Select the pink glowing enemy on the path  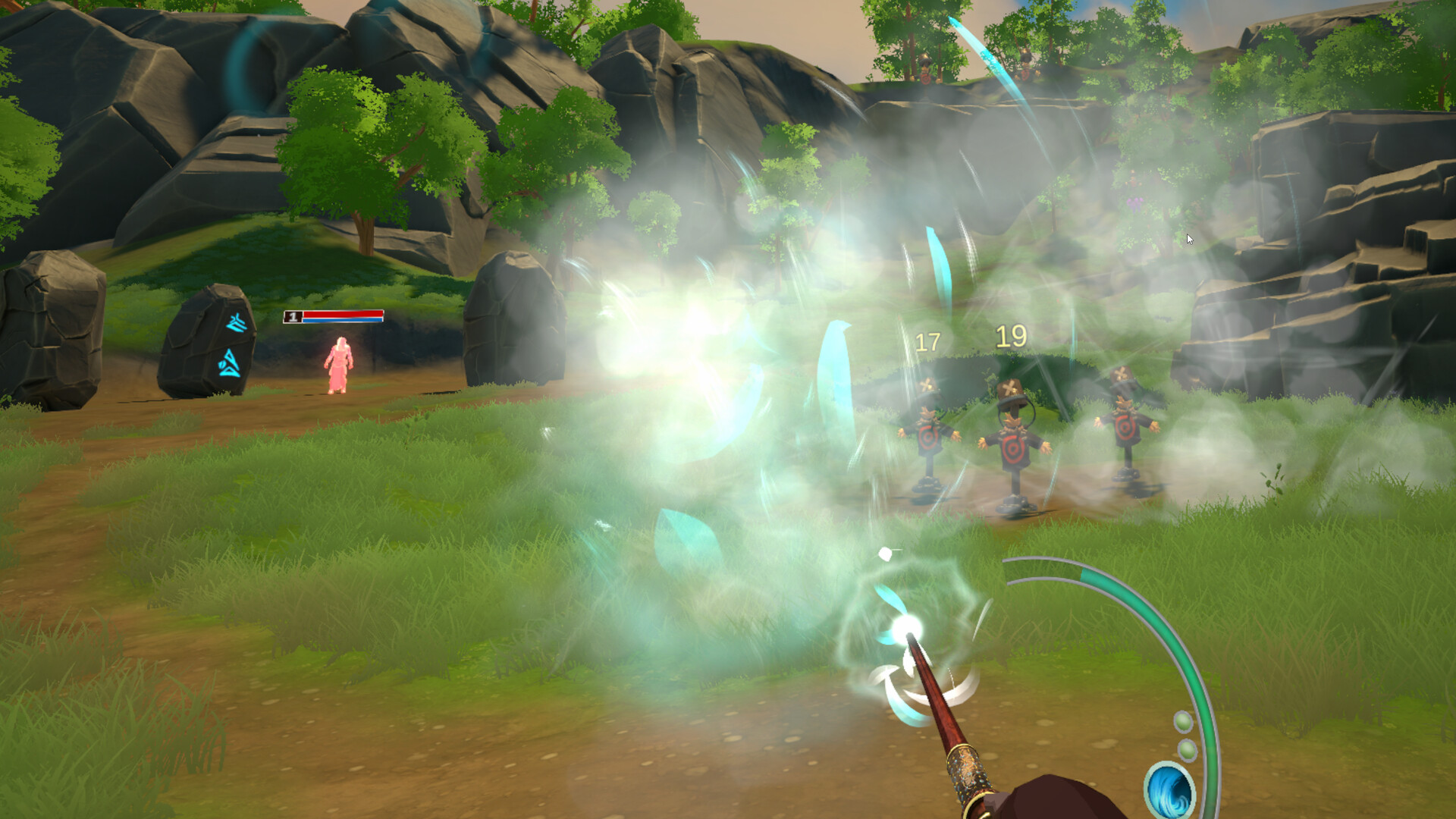click(338, 364)
